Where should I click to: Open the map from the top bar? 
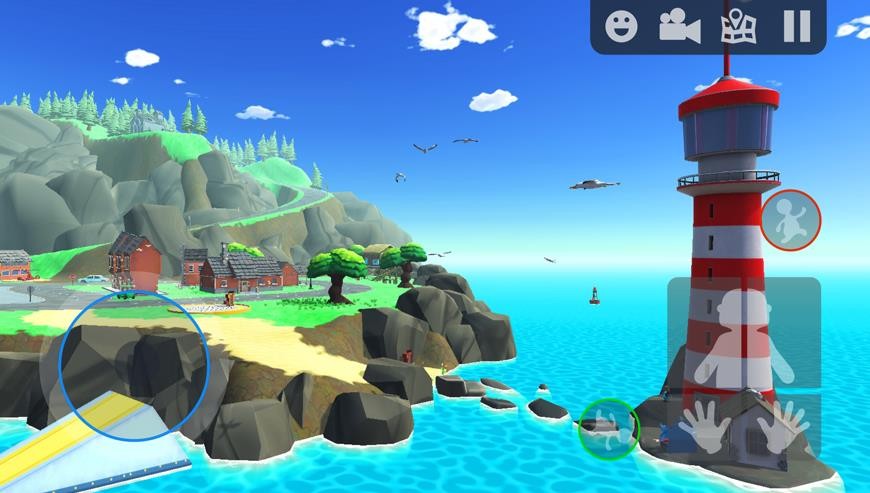pyautogui.click(x=738, y=26)
